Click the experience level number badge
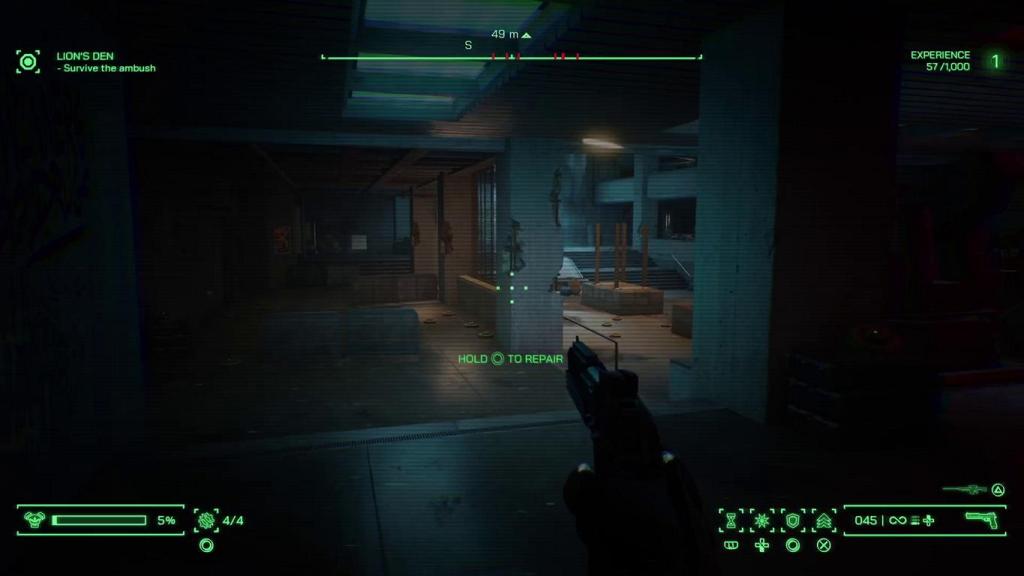Image resolution: width=1024 pixels, height=576 pixels. point(995,61)
